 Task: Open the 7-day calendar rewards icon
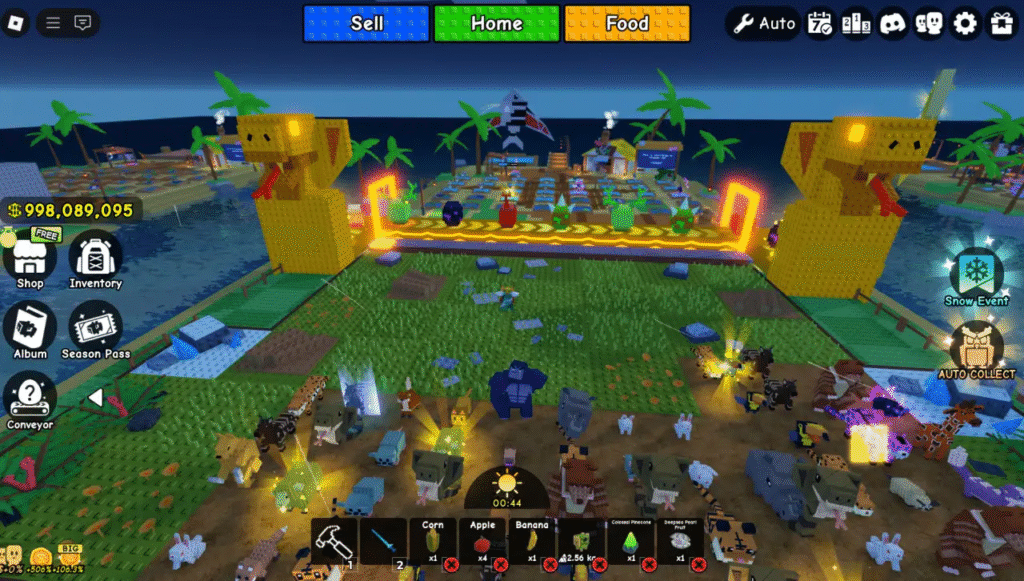[820, 23]
